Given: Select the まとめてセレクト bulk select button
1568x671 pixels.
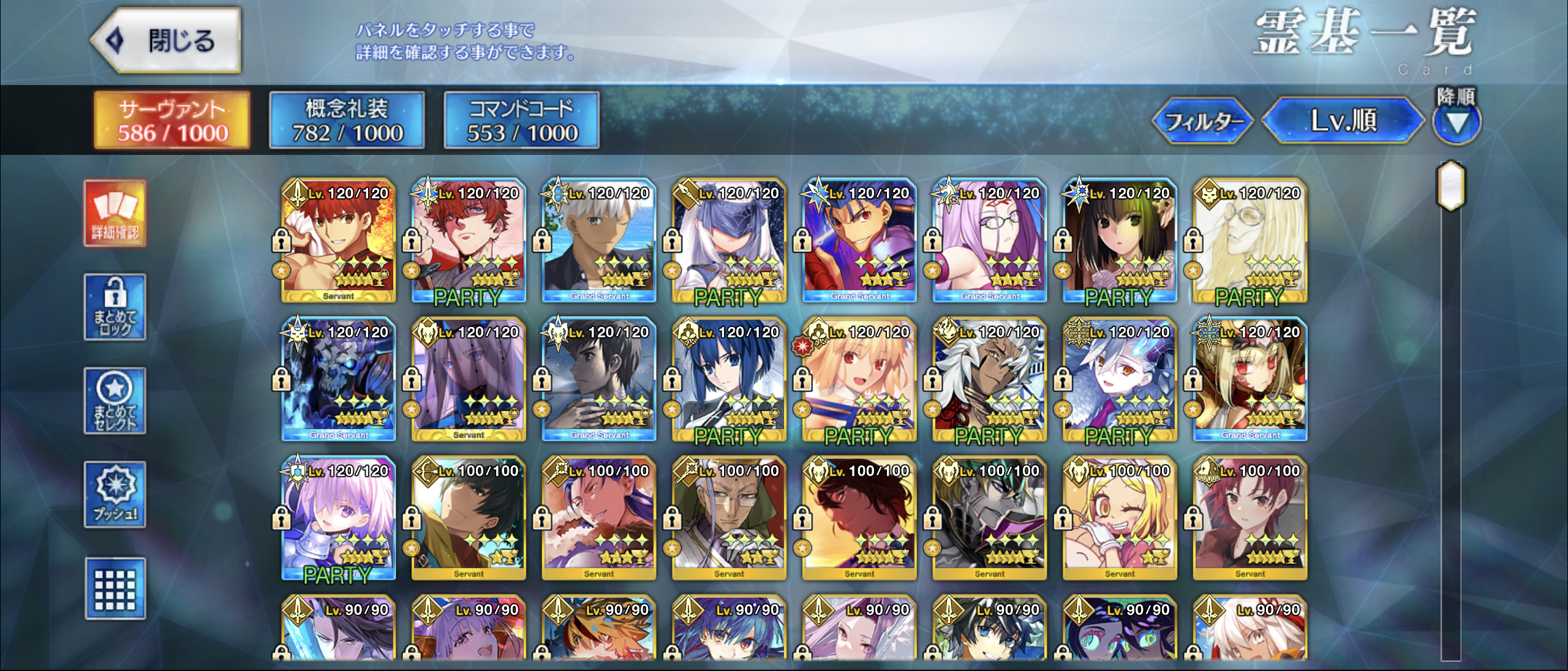Looking at the screenshot, I should pyautogui.click(x=115, y=400).
